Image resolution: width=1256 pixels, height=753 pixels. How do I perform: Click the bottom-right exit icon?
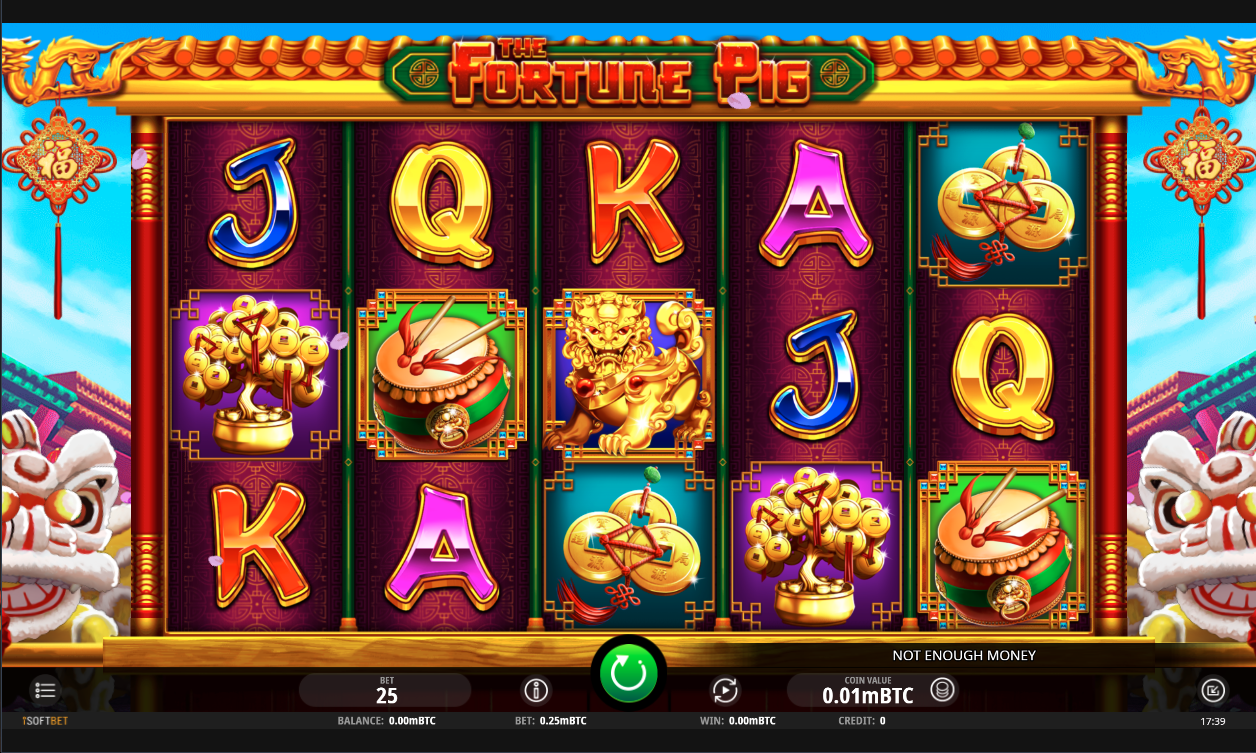point(1212,690)
